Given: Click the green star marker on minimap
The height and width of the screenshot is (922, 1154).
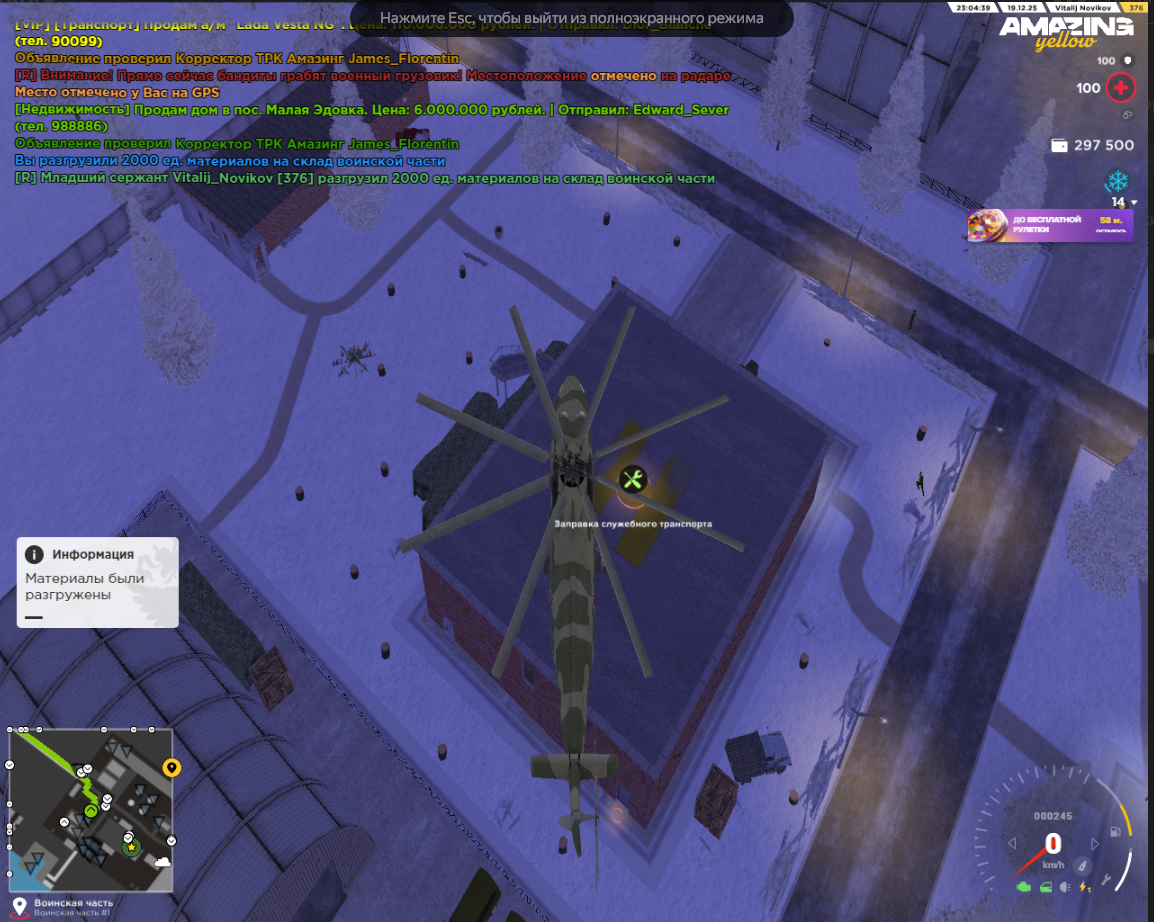Looking at the screenshot, I should [x=131, y=847].
